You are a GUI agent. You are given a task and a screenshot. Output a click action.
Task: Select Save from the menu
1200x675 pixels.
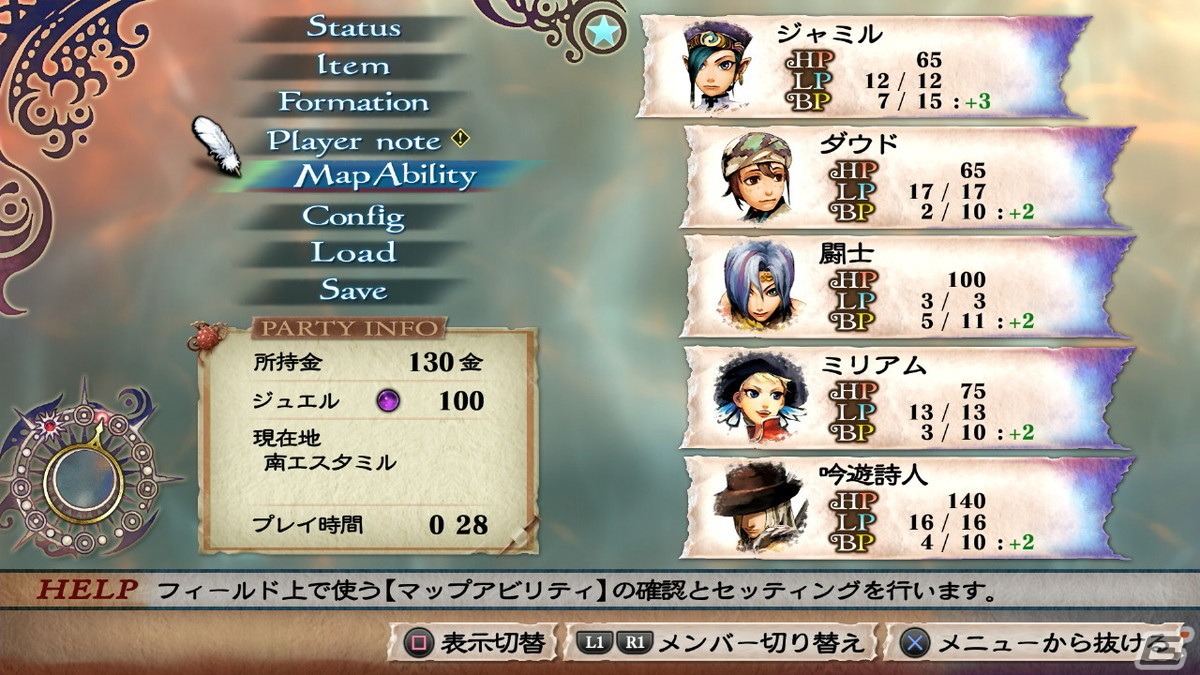(x=353, y=290)
